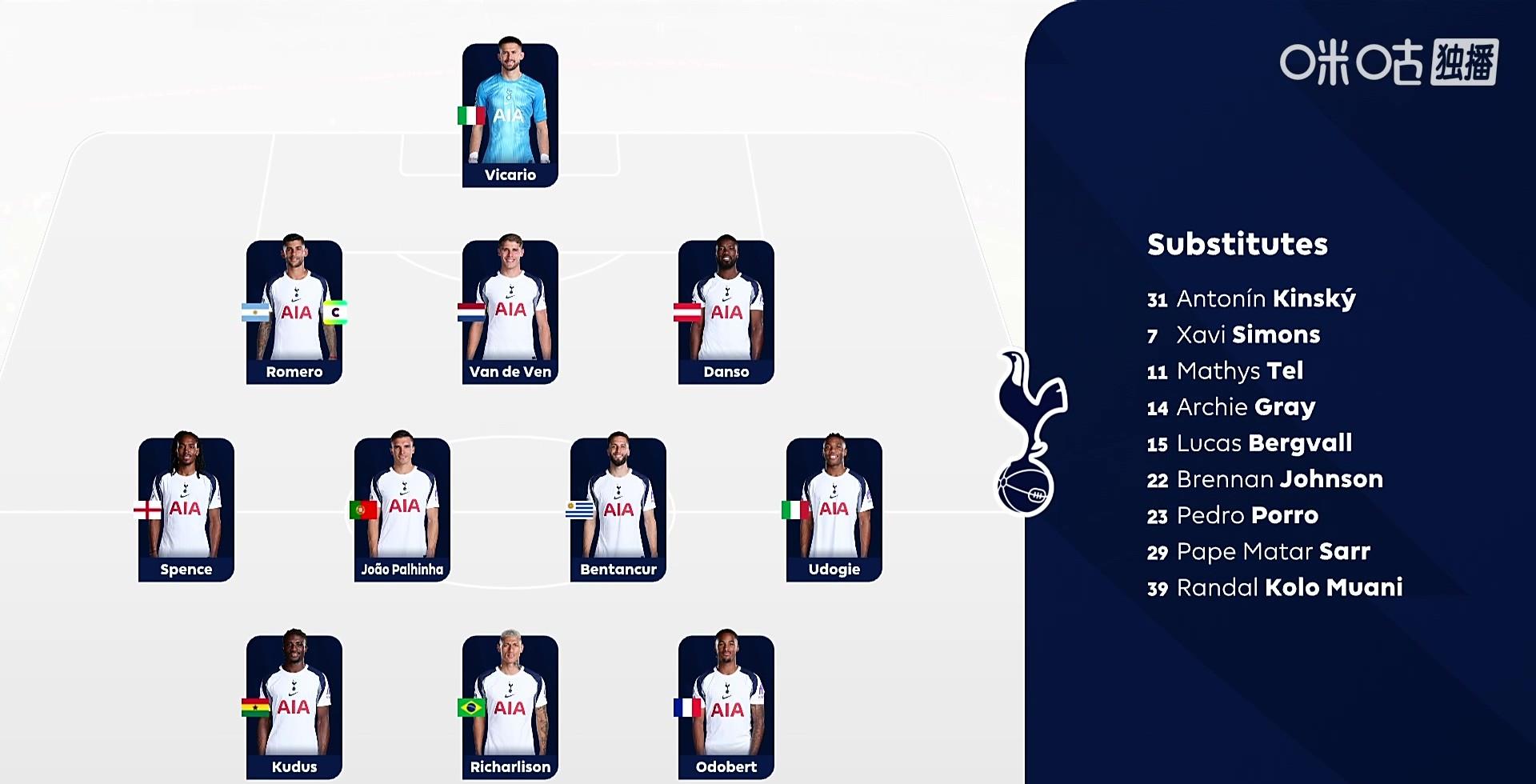1536x784 pixels.
Task: Pick substitute Mathys Tel
Action: tap(1225, 371)
